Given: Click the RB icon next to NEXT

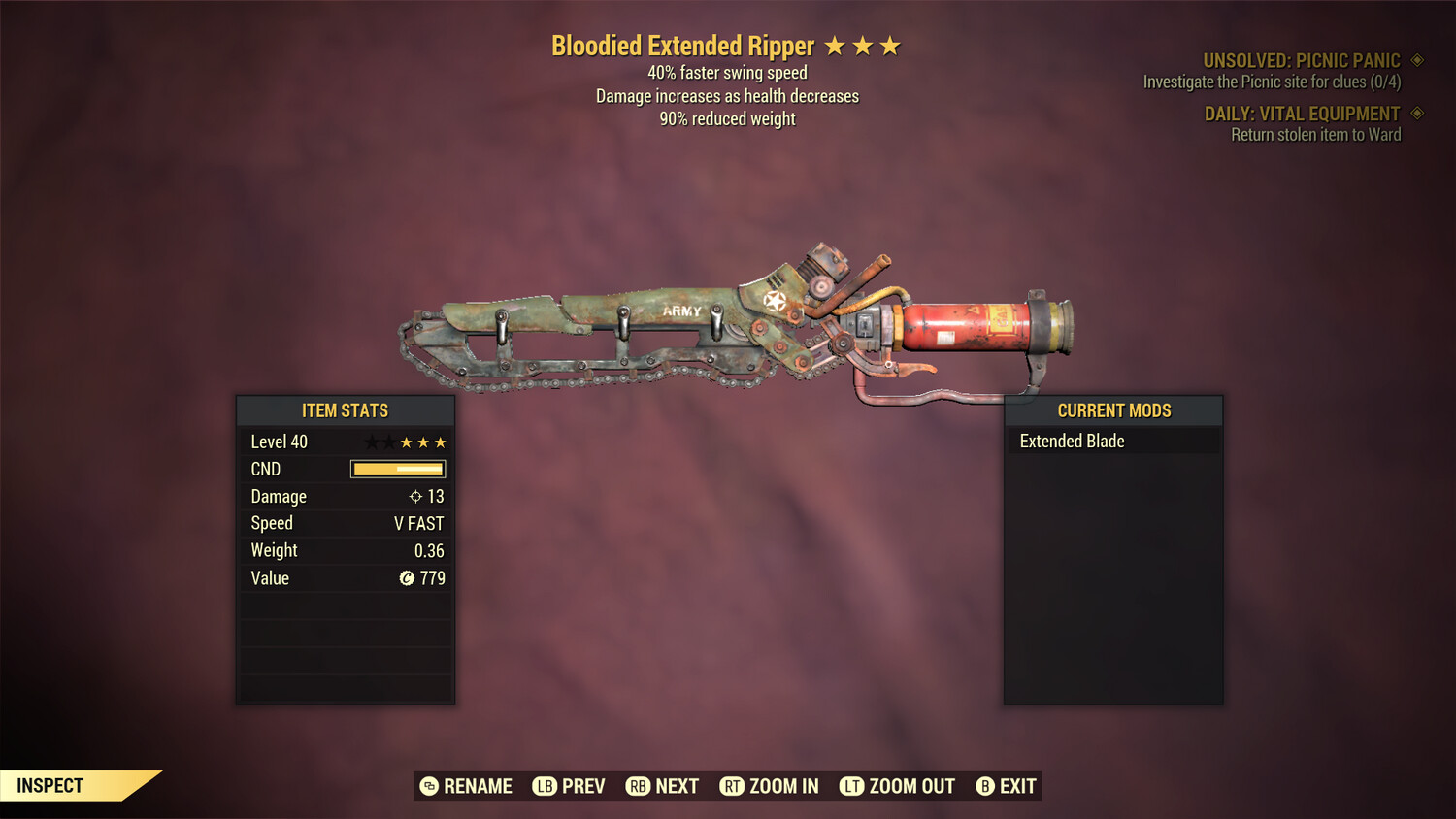Looking at the screenshot, I should 639,786.
